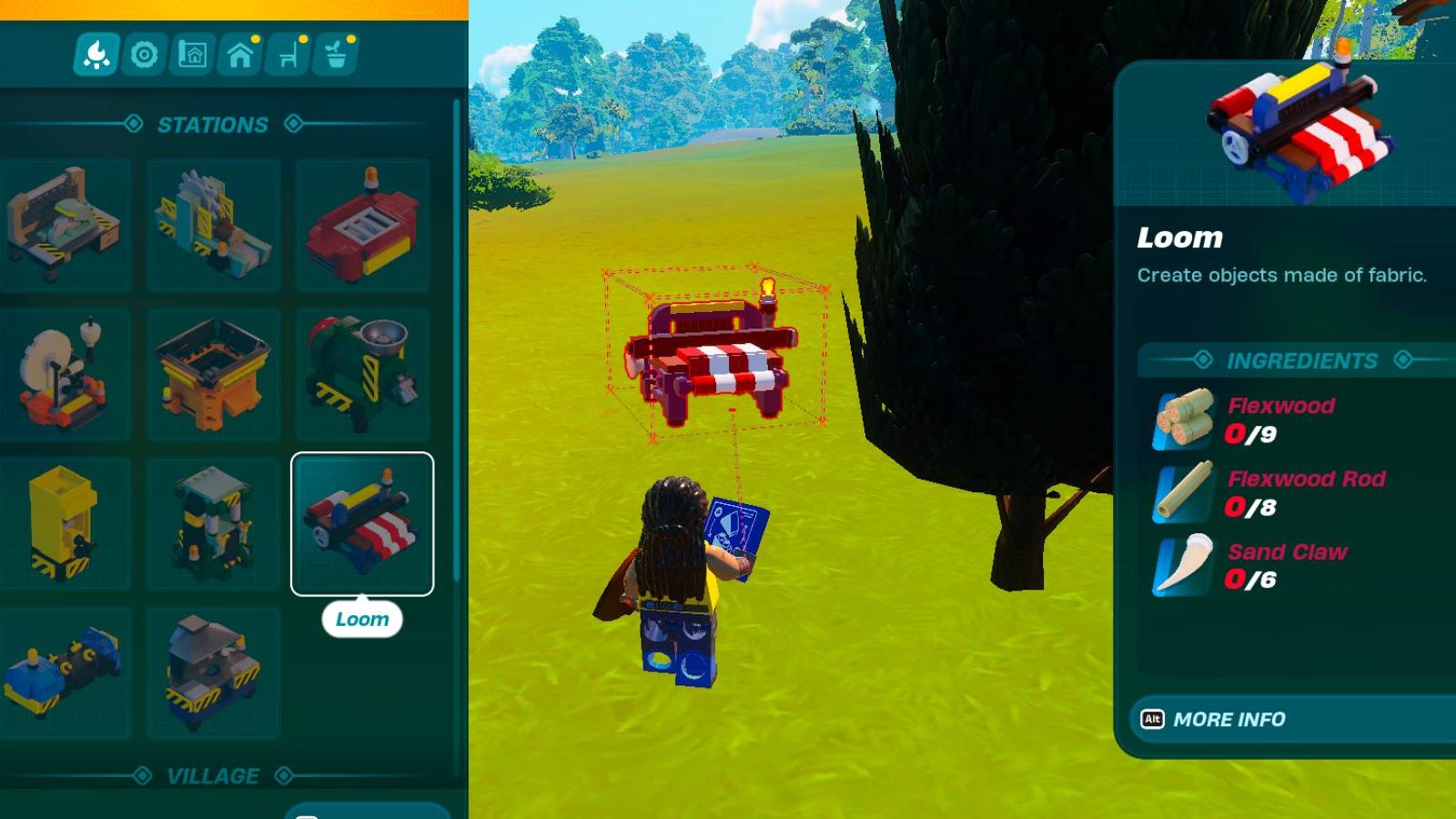Viewport: 1456px width, 819px height.
Task: Expand the VILLAGE section header
Action: point(214,776)
